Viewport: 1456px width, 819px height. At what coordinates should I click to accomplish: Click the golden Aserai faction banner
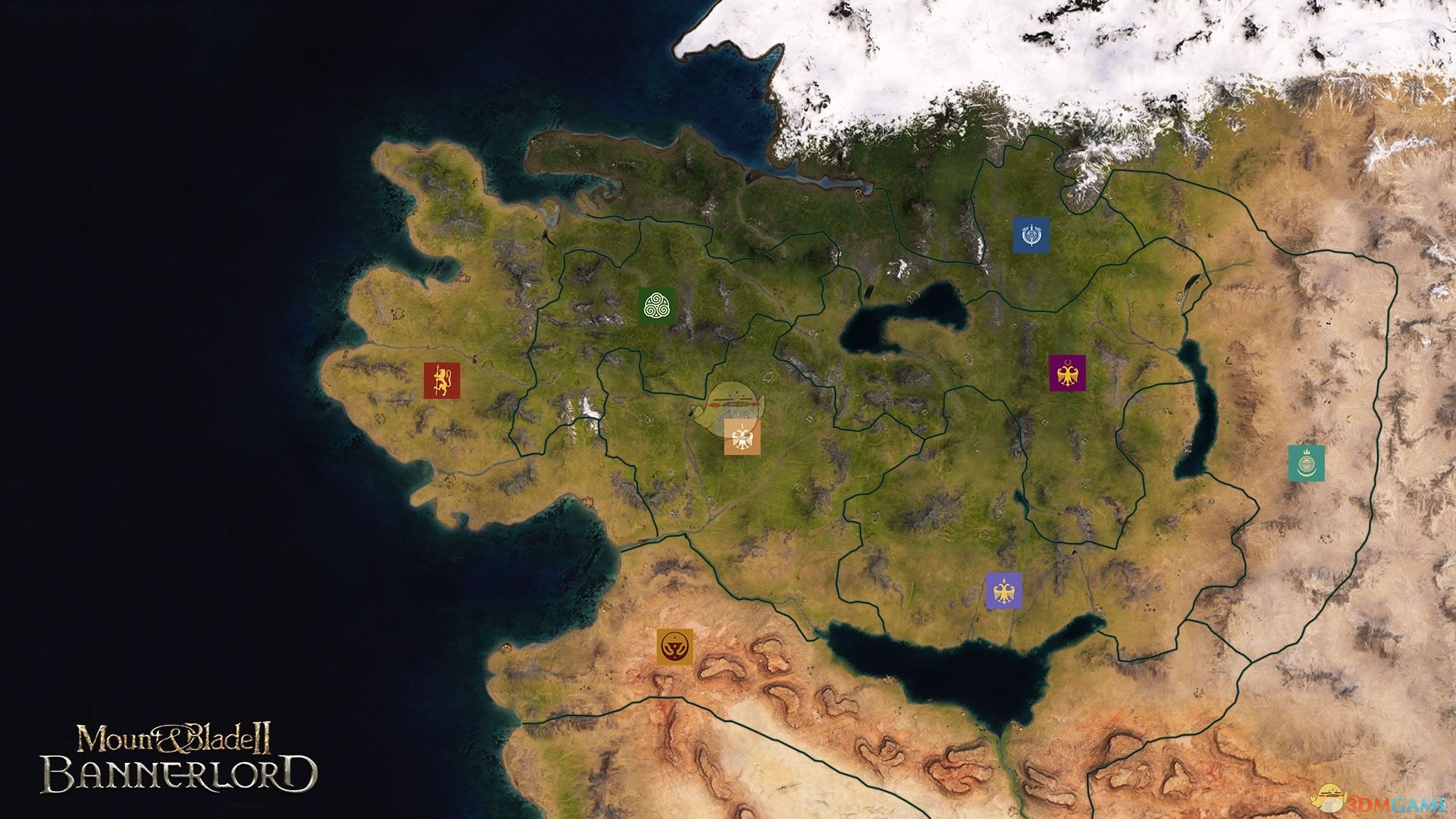(675, 647)
